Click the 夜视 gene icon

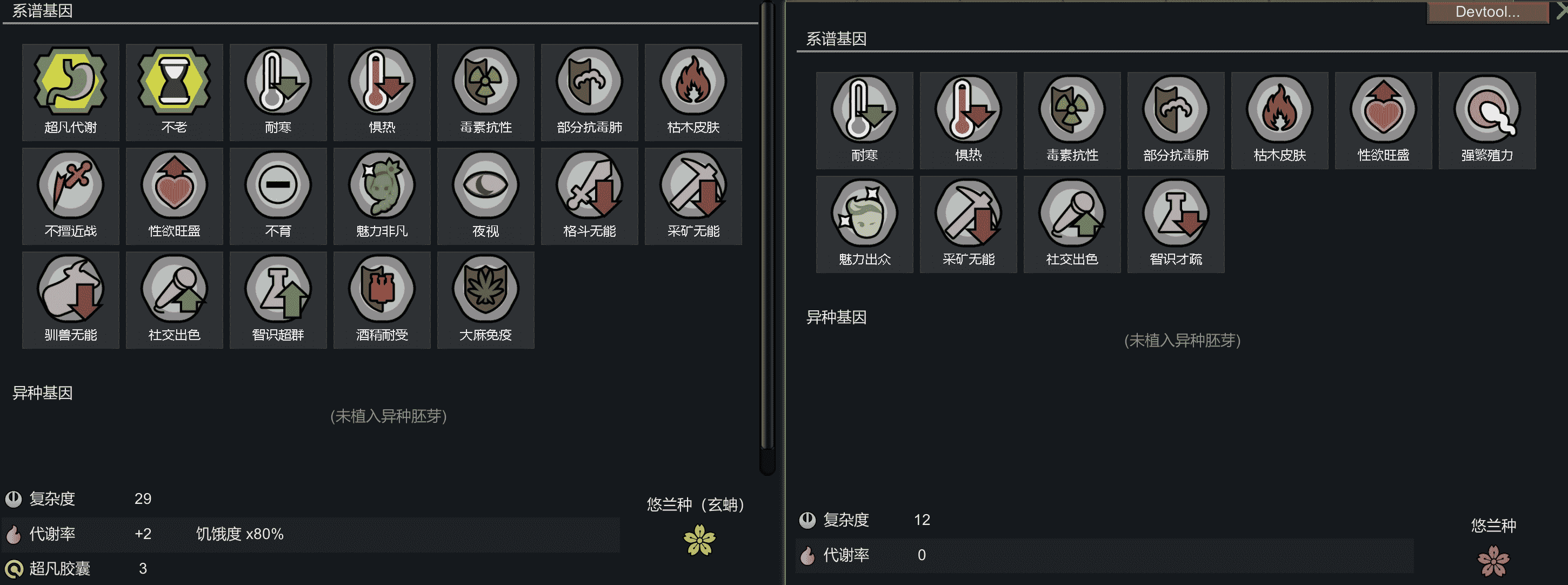pyautogui.click(x=485, y=195)
